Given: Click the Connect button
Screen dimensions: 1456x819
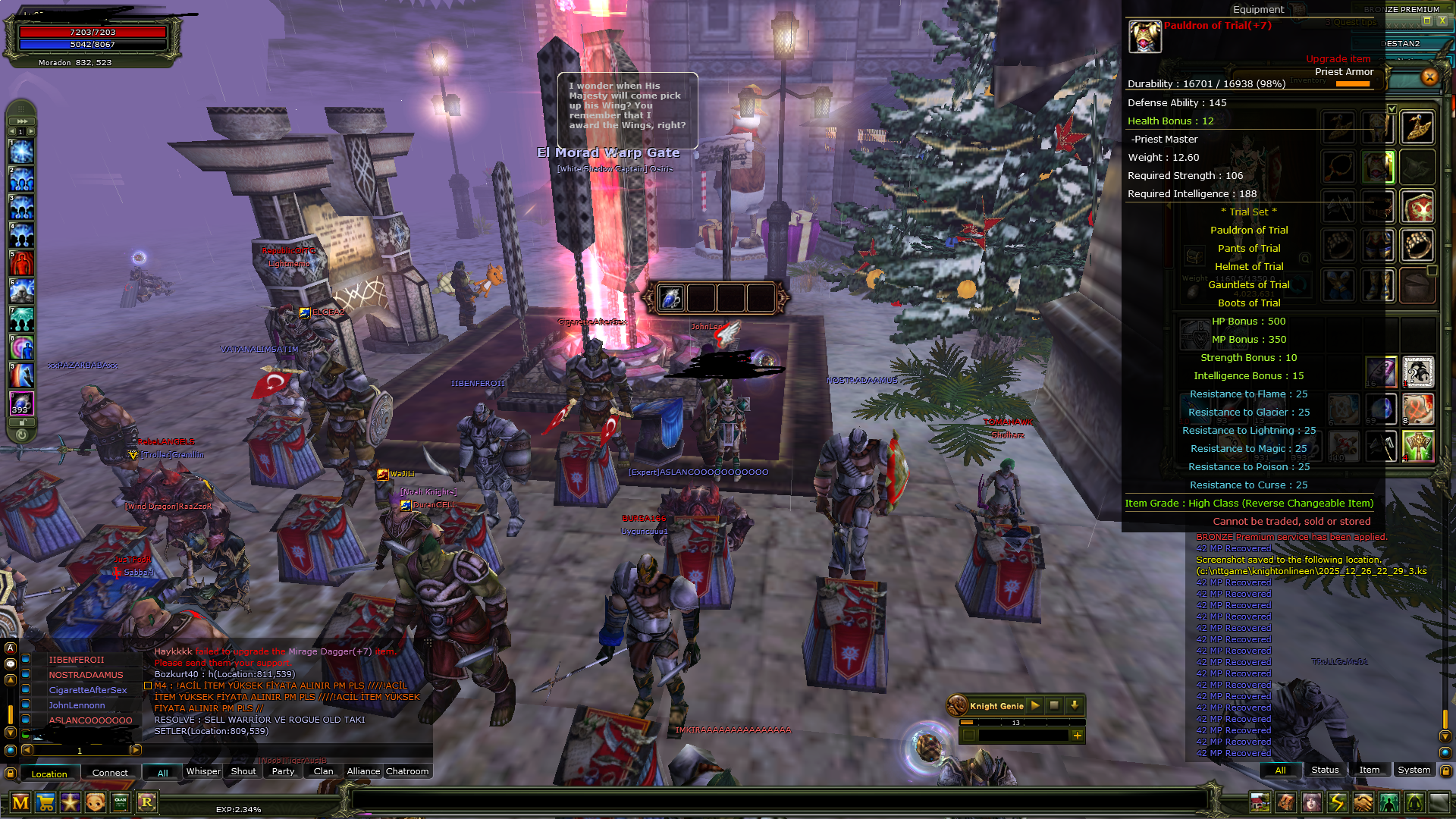Looking at the screenshot, I should coord(110,773).
